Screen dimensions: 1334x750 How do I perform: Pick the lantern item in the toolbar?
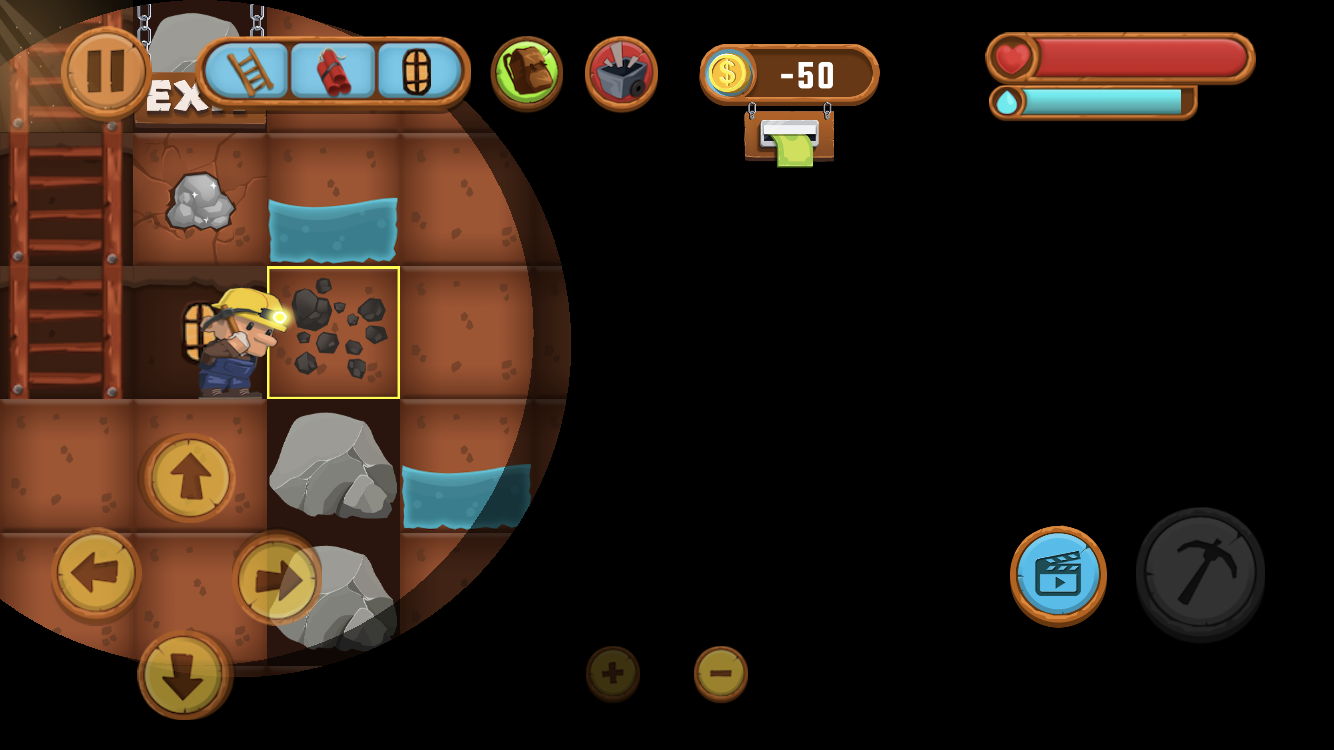tap(418, 71)
